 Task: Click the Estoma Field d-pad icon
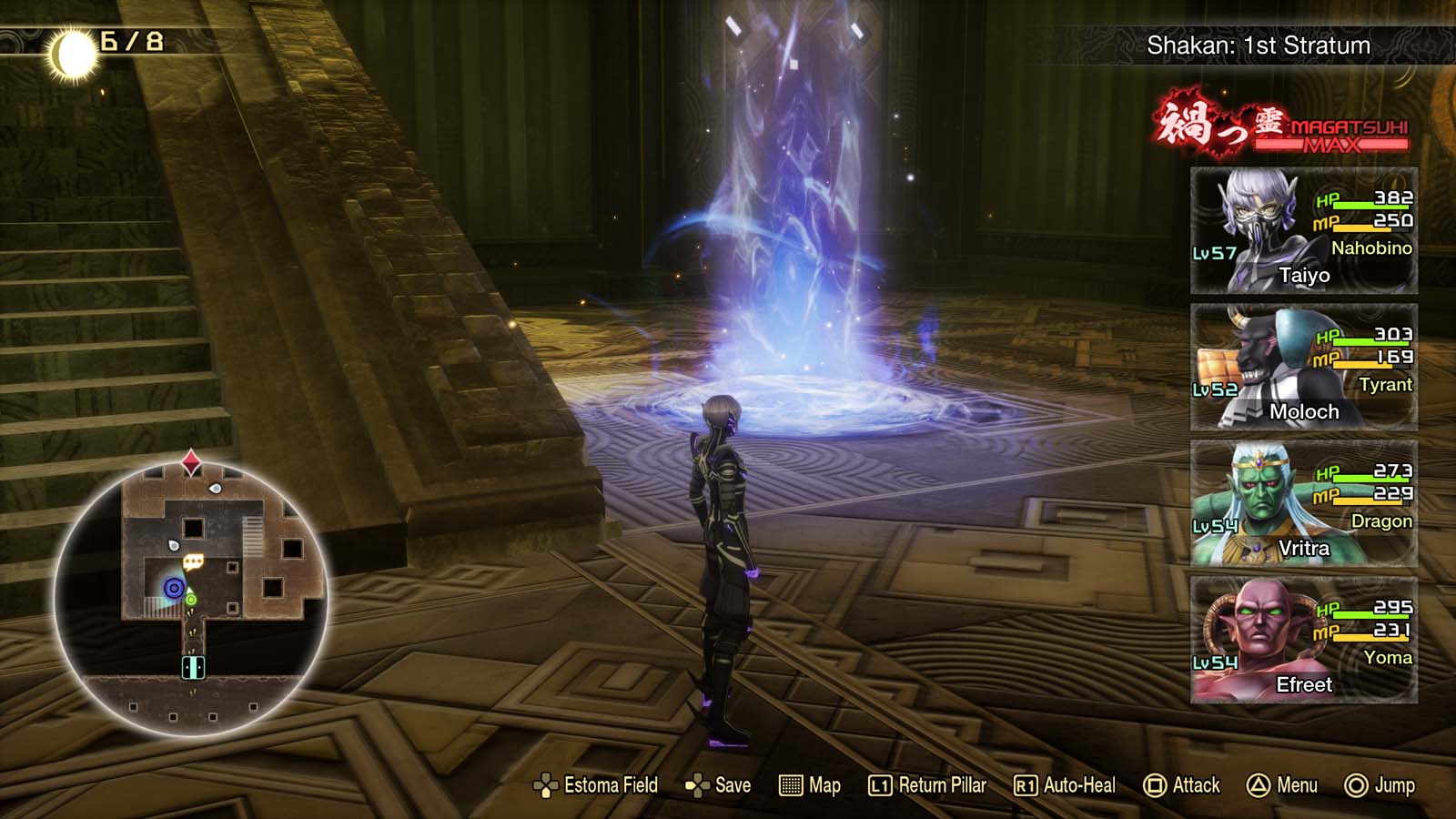pyautogui.click(x=547, y=784)
